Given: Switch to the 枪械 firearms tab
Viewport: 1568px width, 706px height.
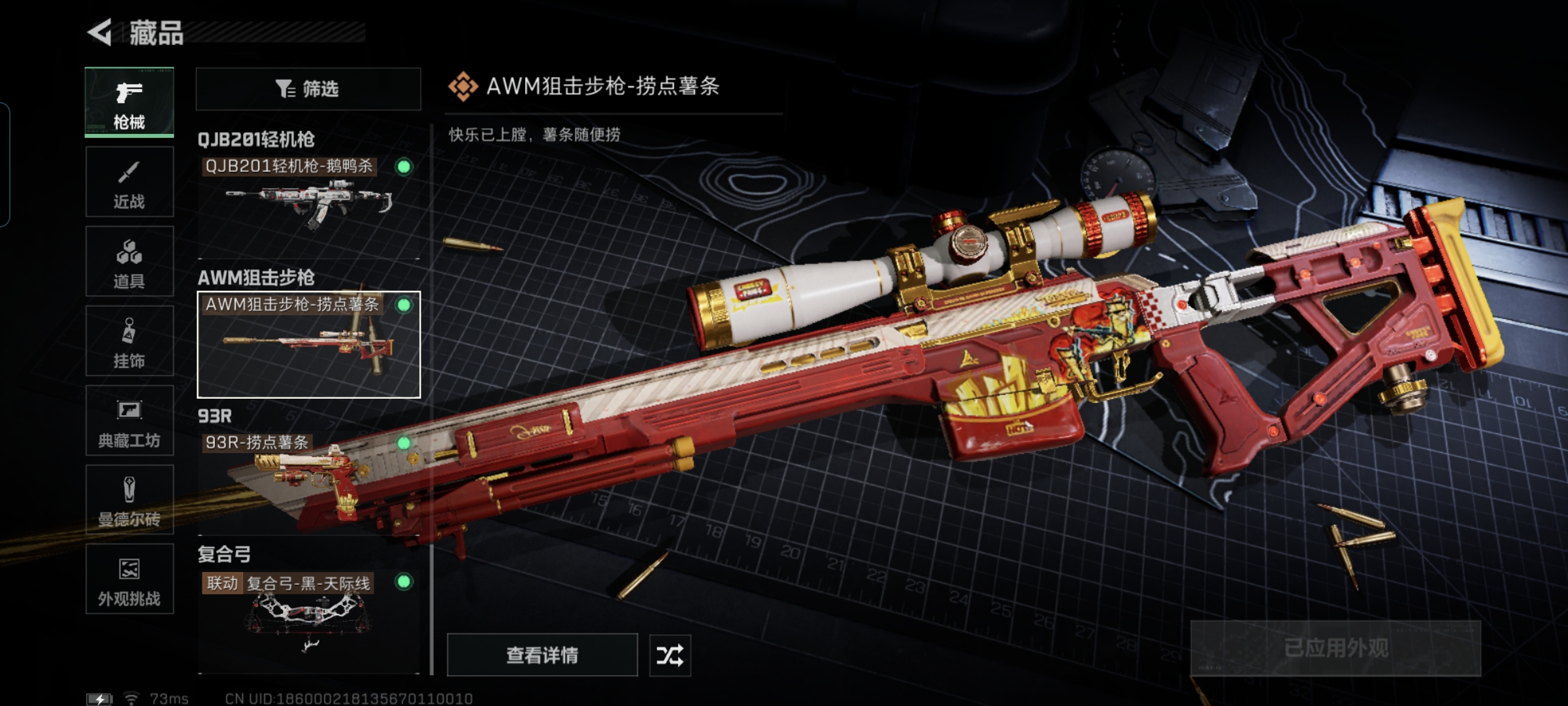Looking at the screenshot, I should coord(129,103).
